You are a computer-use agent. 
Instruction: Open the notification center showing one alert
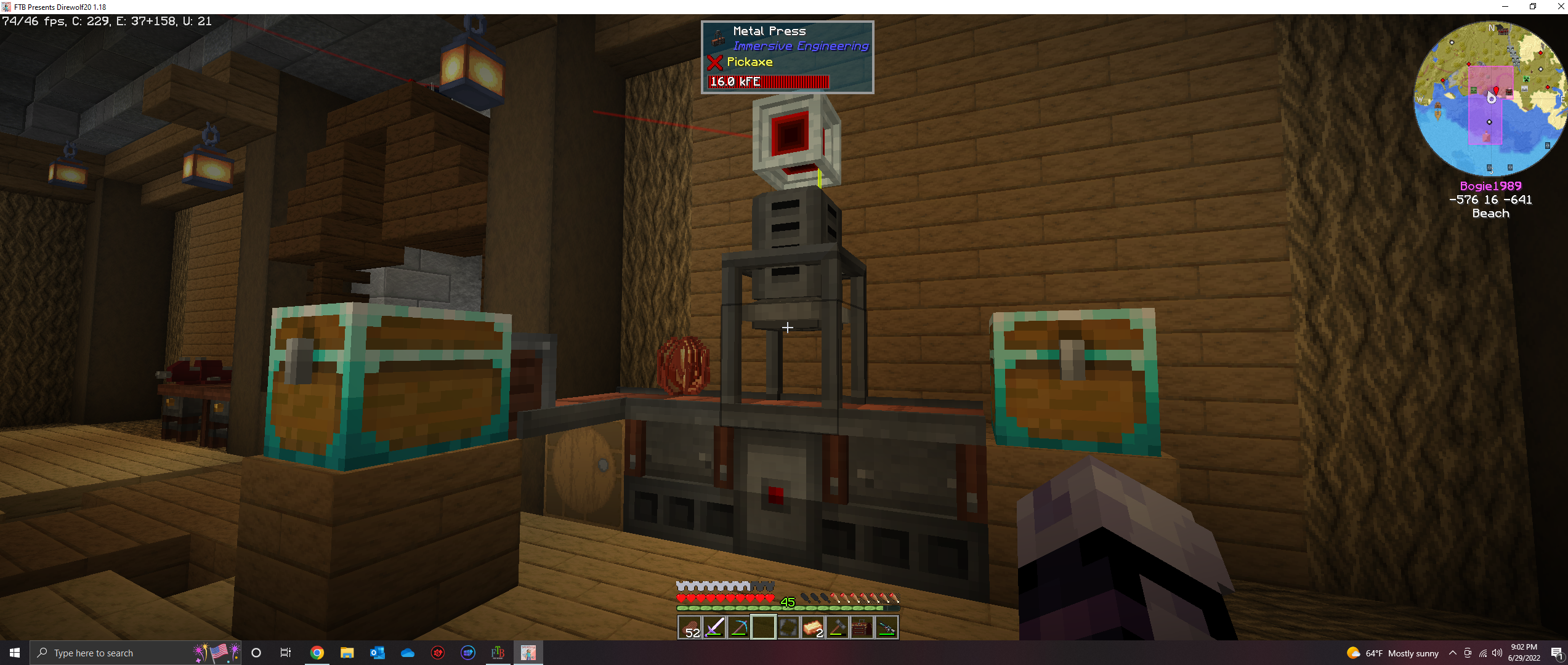tap(1559, 654)
